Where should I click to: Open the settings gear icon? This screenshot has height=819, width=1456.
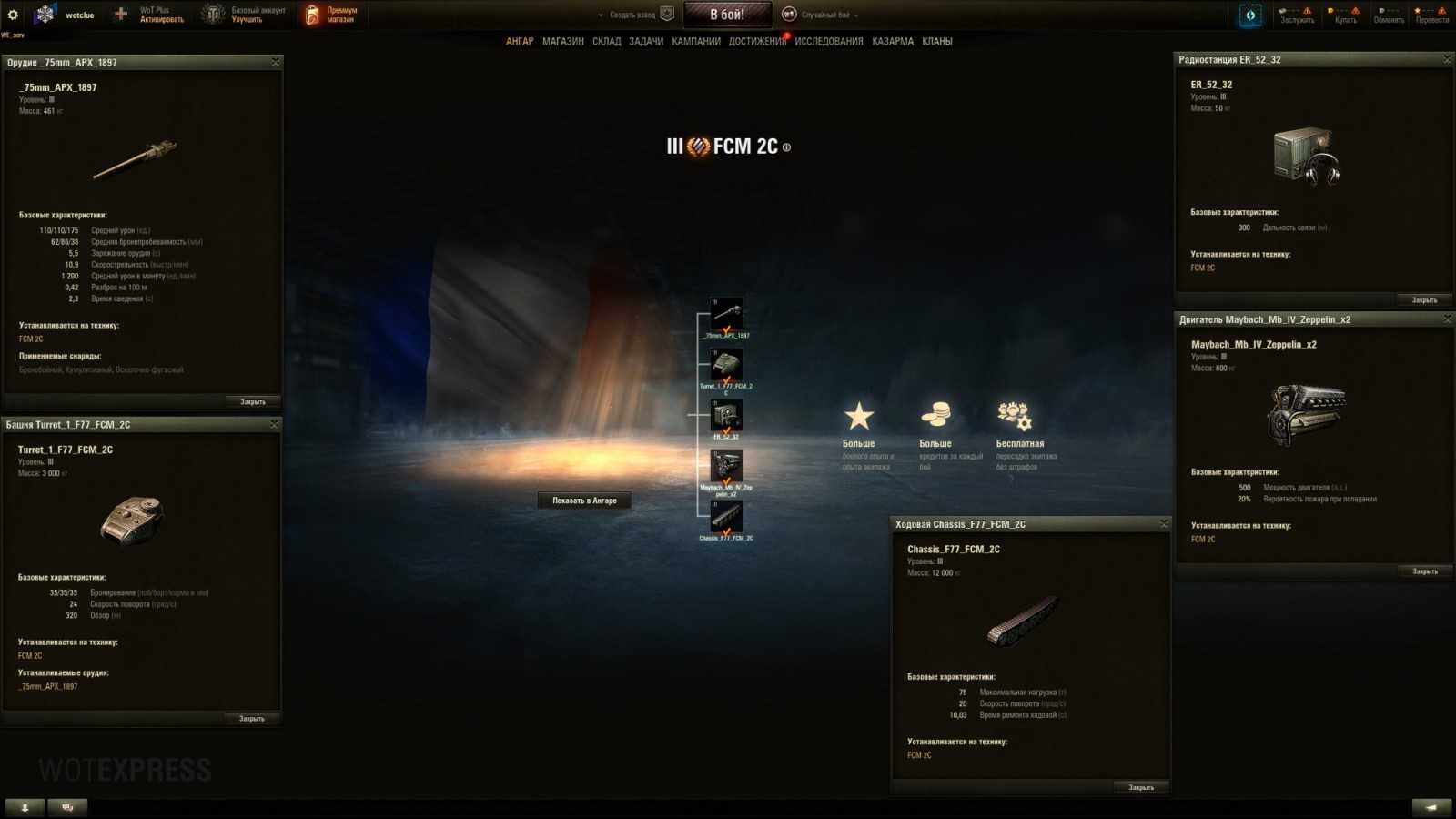click(x=13, y=15)
